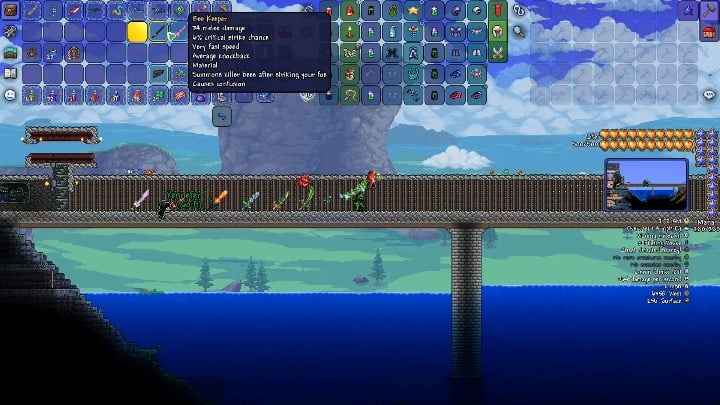Open the bestiary book icon
This screenshot has width=720, height=405.
10,73
